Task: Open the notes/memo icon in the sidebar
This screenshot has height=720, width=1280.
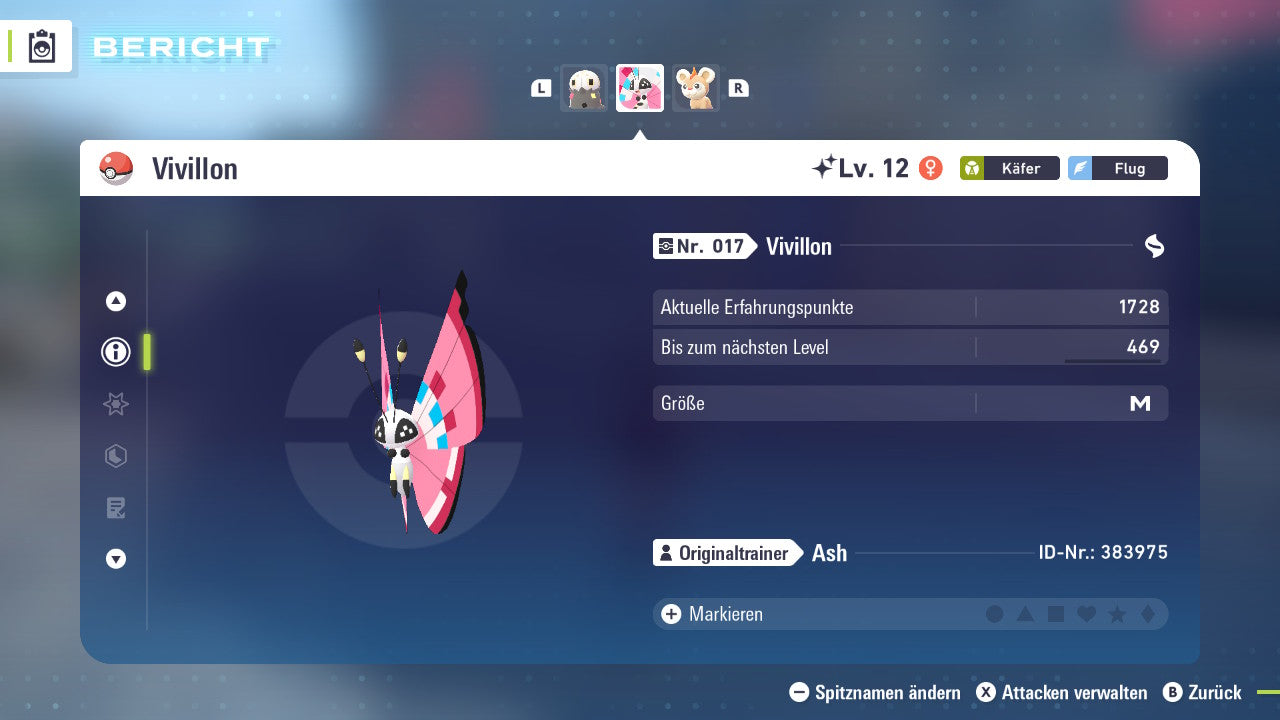Action: 115,508
